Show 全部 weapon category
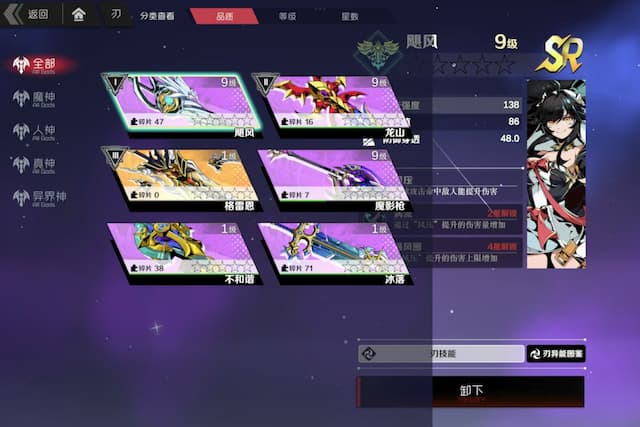The image size is (640, 427). [42, 65]
